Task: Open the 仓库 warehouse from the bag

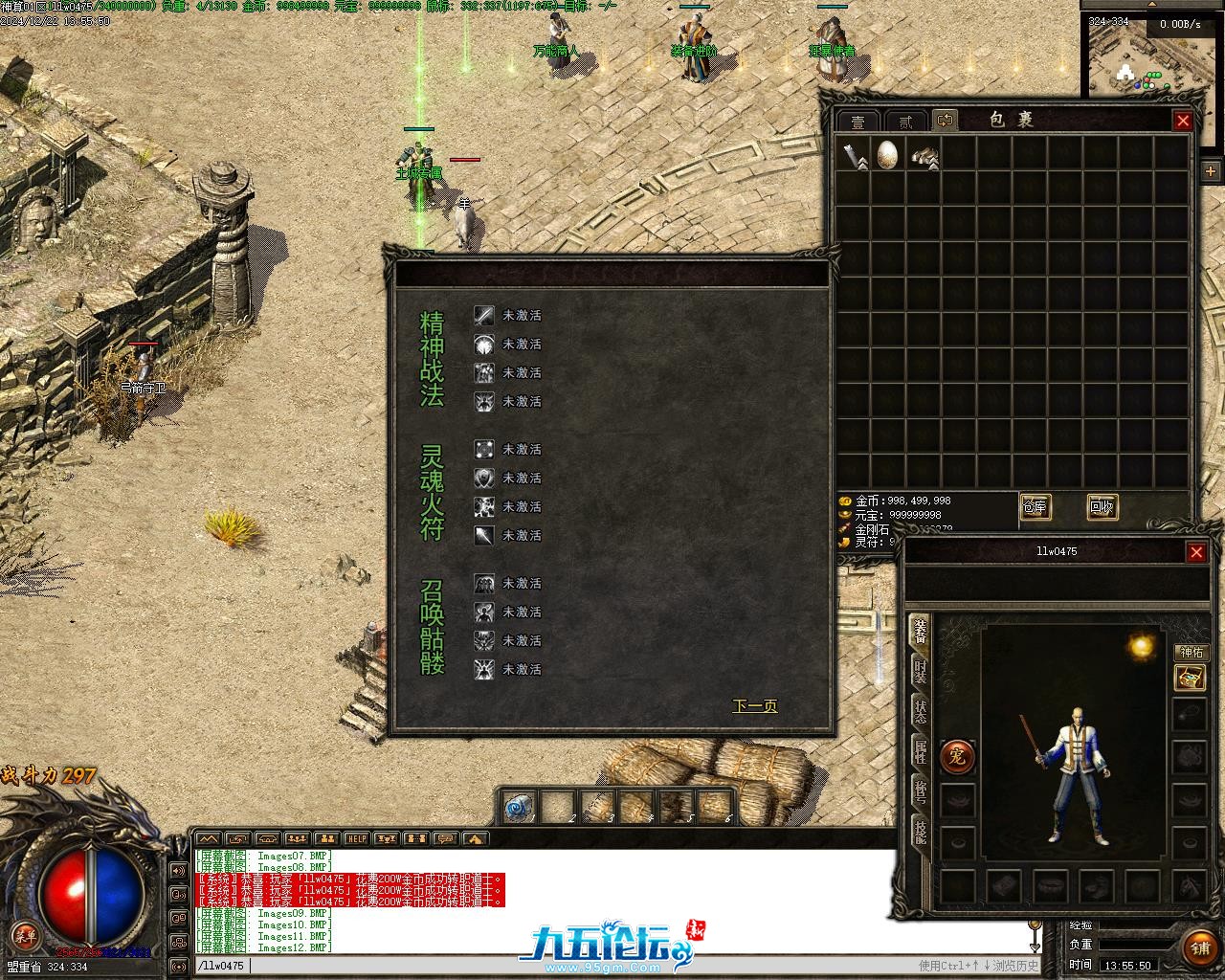Action: pyautogui.click(x=1035, y=507)
